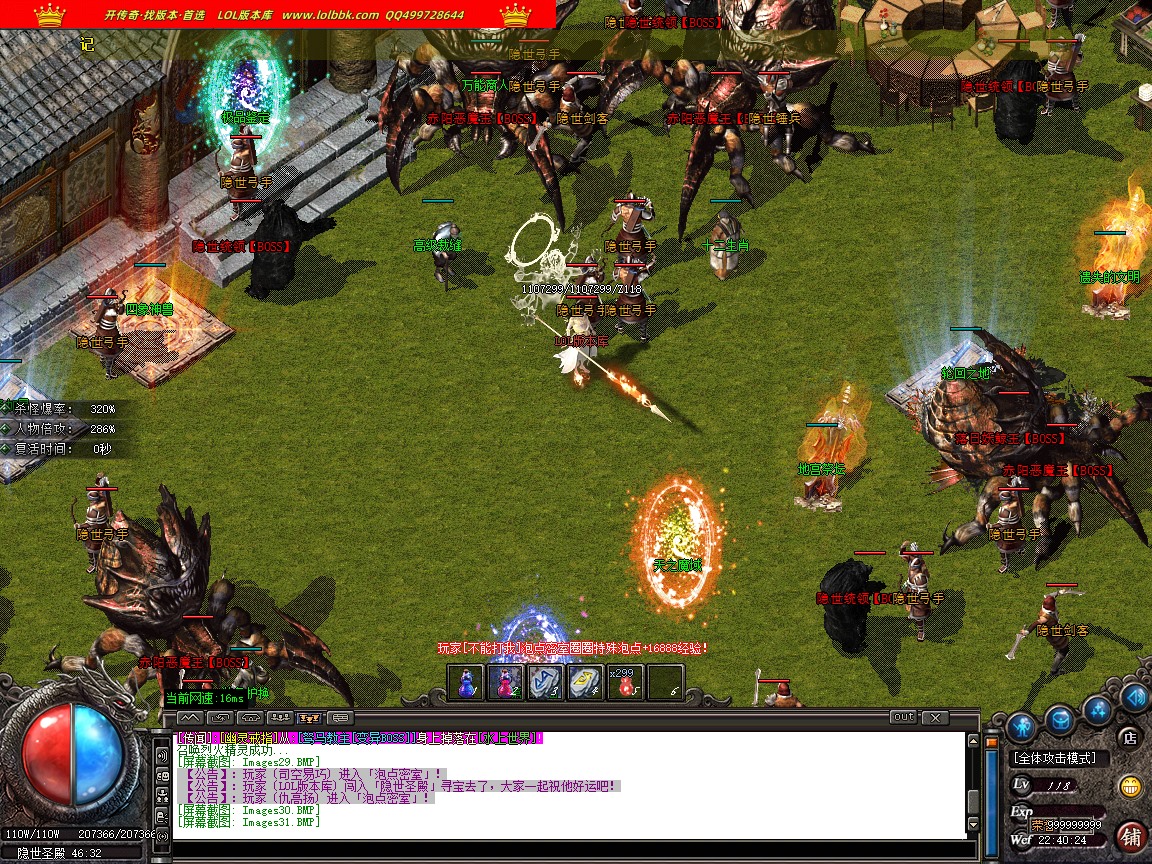The width and height of the screenshot is (1152, 864).
Task: Select the mountain-shaped chat toolbar button
Action: click(x=190, y=718)
